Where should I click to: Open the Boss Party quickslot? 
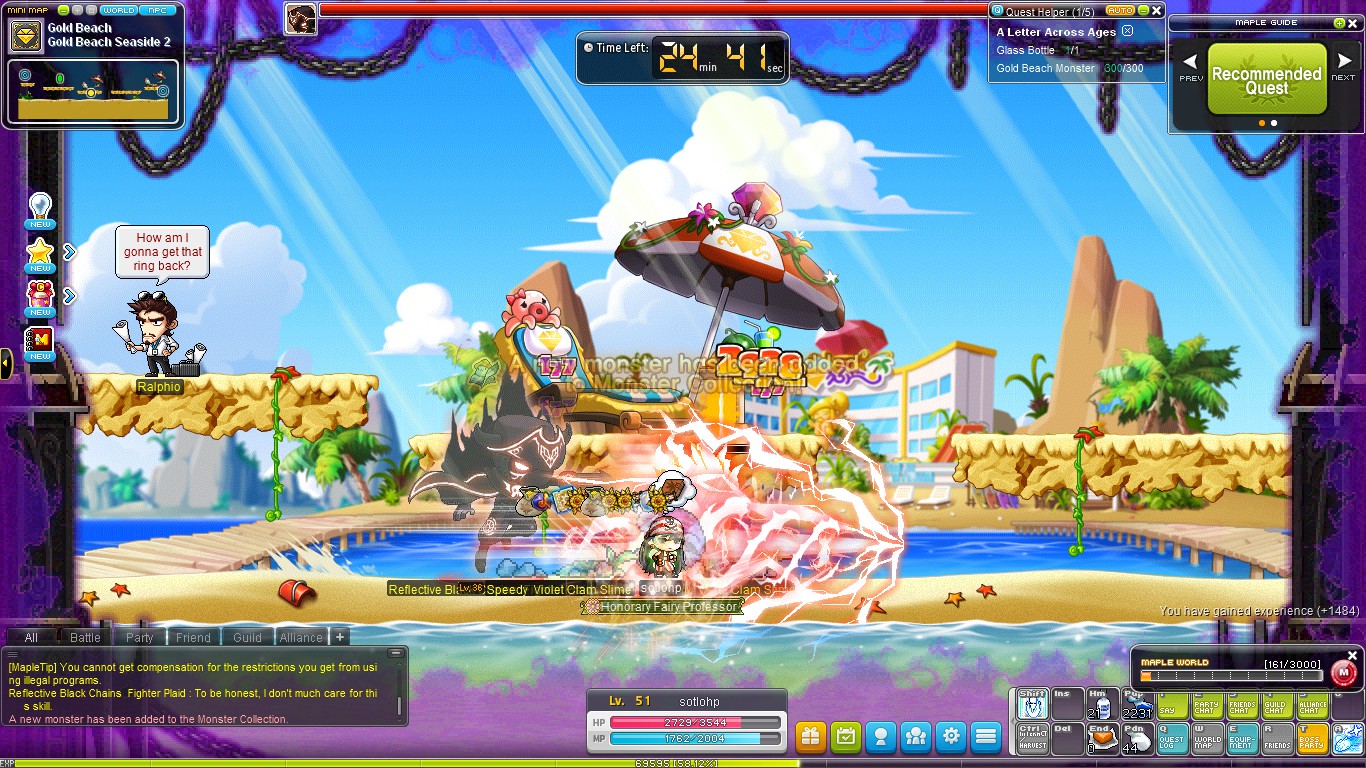(x=1312, y=737)
